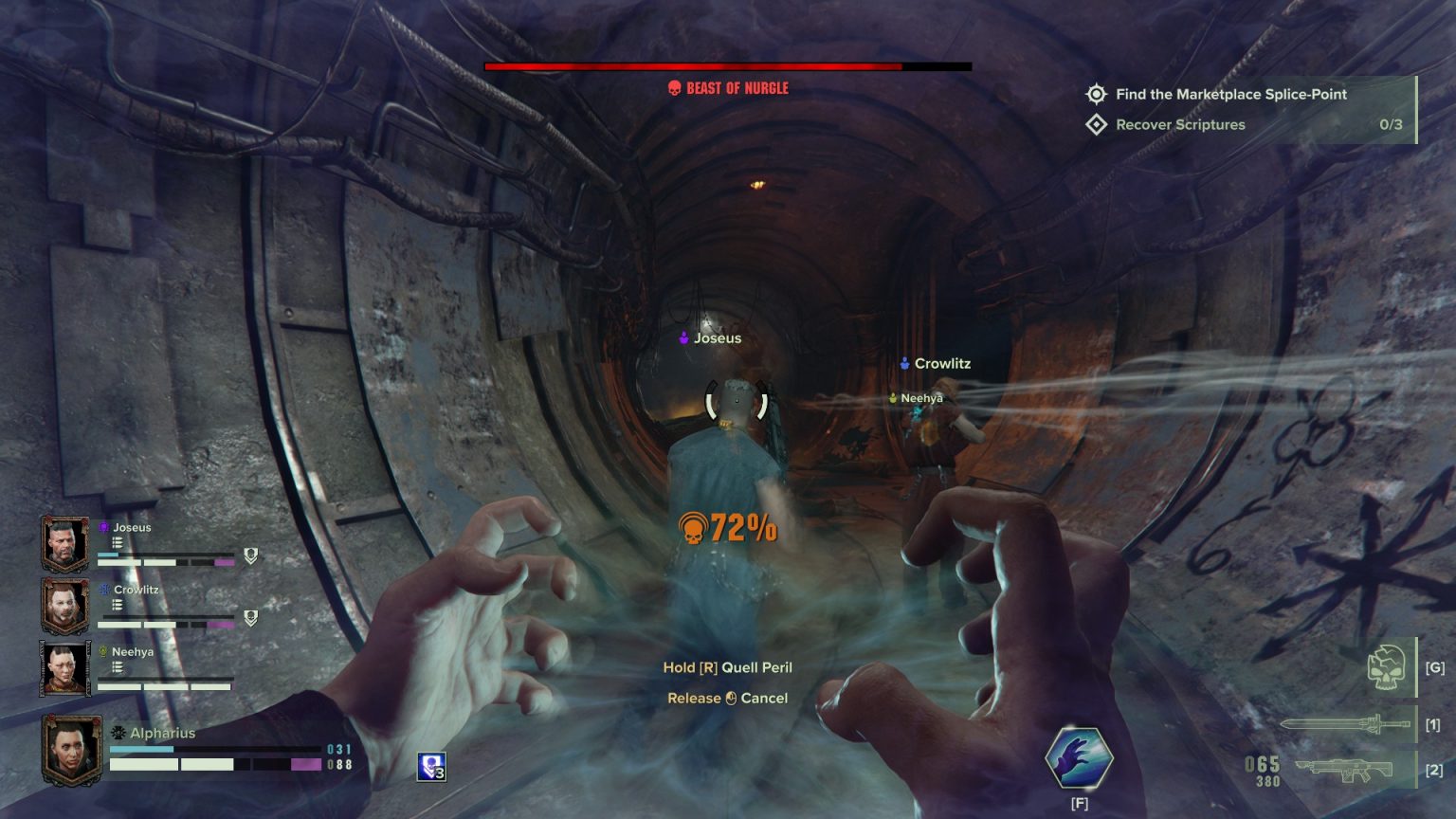Select the Find the Marketplace Splice-Point objective

[1231, 94]
